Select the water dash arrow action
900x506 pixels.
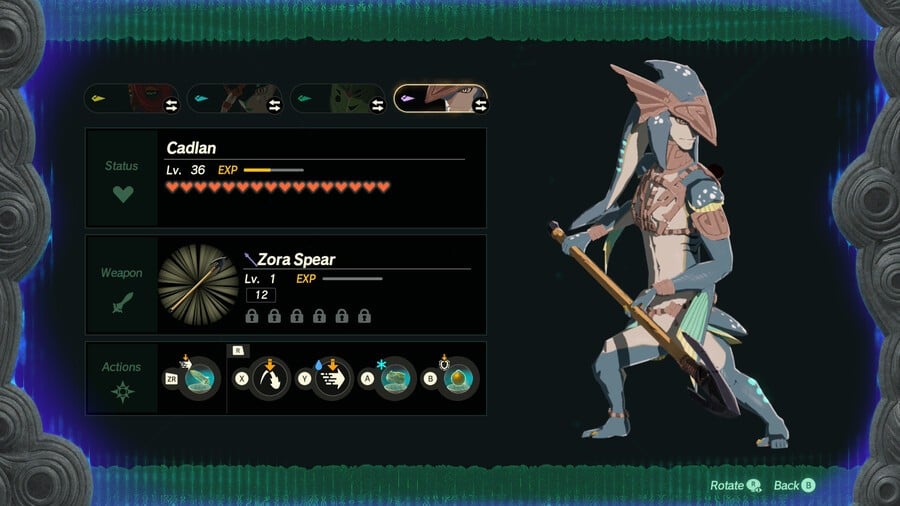[333, 380]
